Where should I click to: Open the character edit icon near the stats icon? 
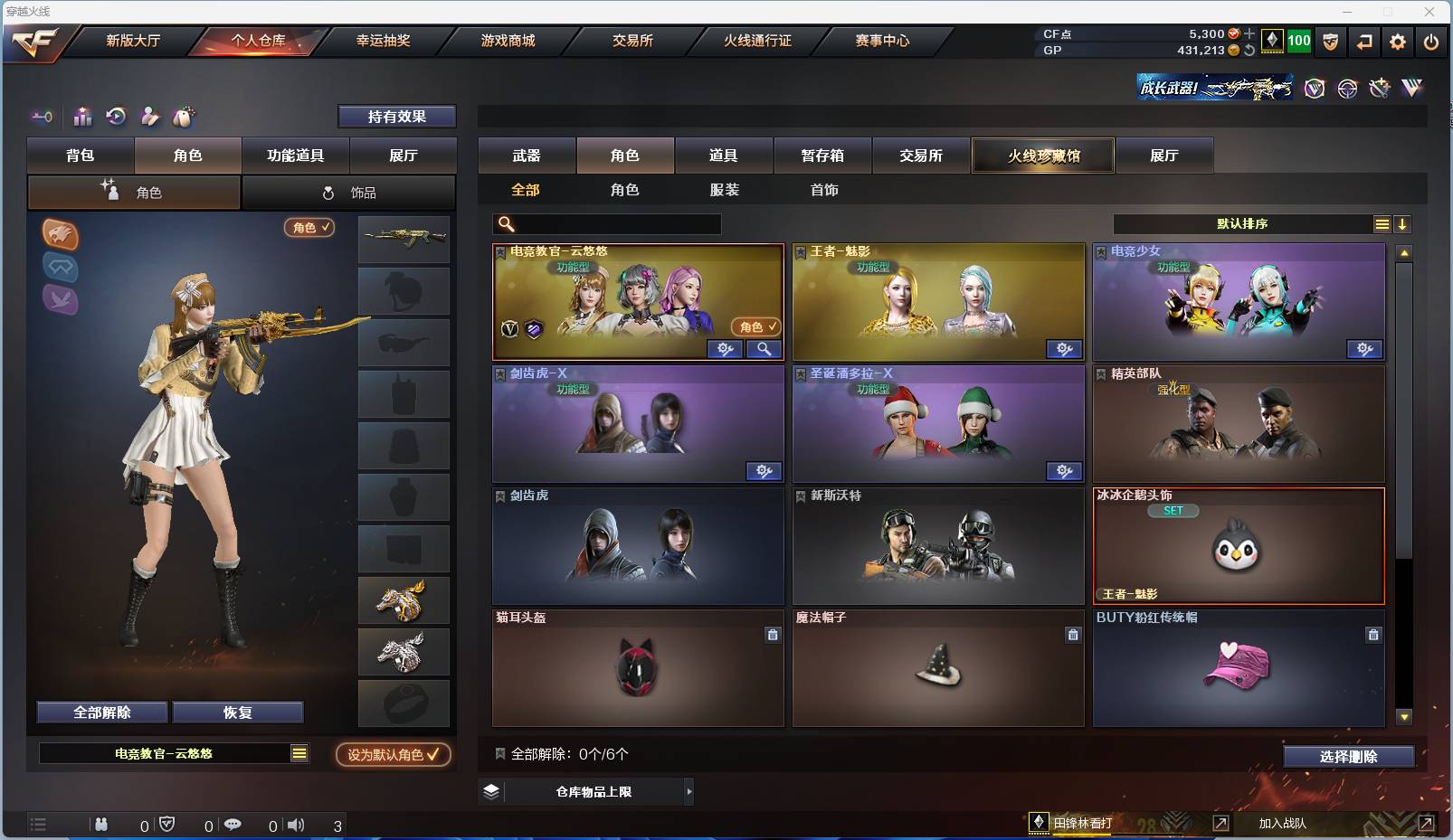148,117
